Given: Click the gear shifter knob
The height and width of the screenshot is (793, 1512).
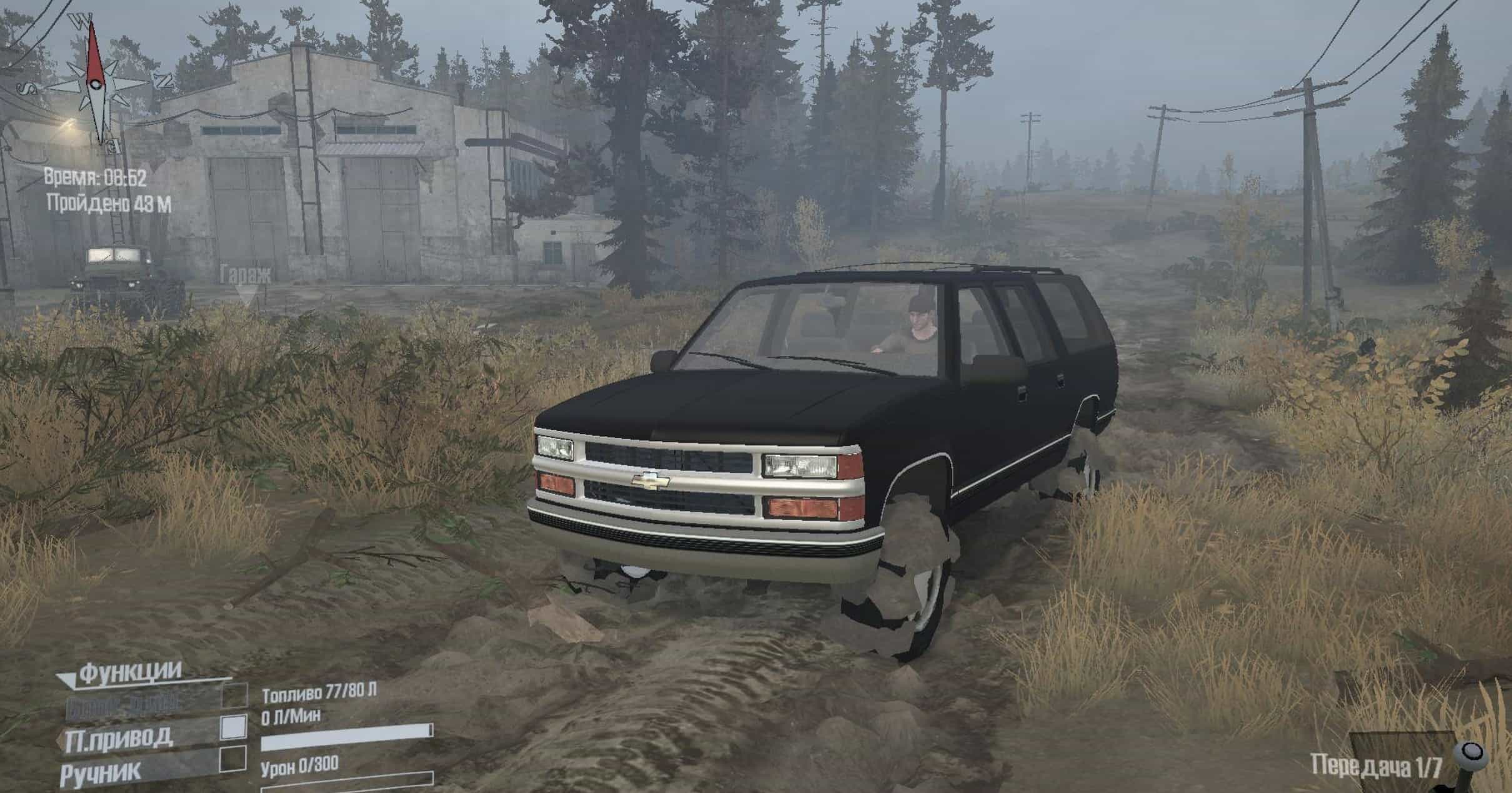Looking at the screenshot, I should tap(1471, 752).
